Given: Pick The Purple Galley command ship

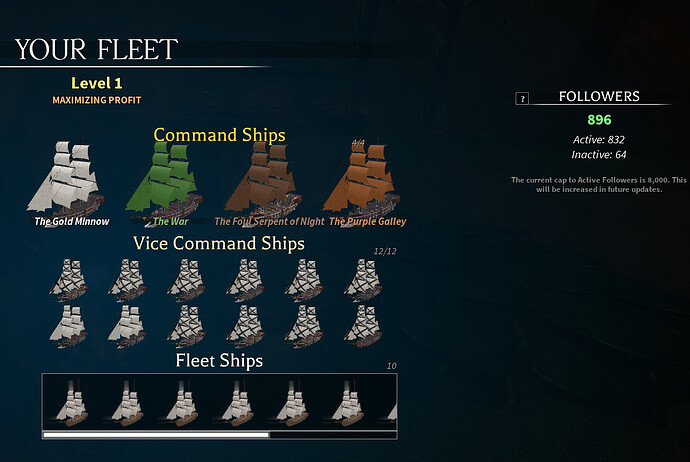Looking at the screenshot, I should pyautogui.click(x=367, y=180).
